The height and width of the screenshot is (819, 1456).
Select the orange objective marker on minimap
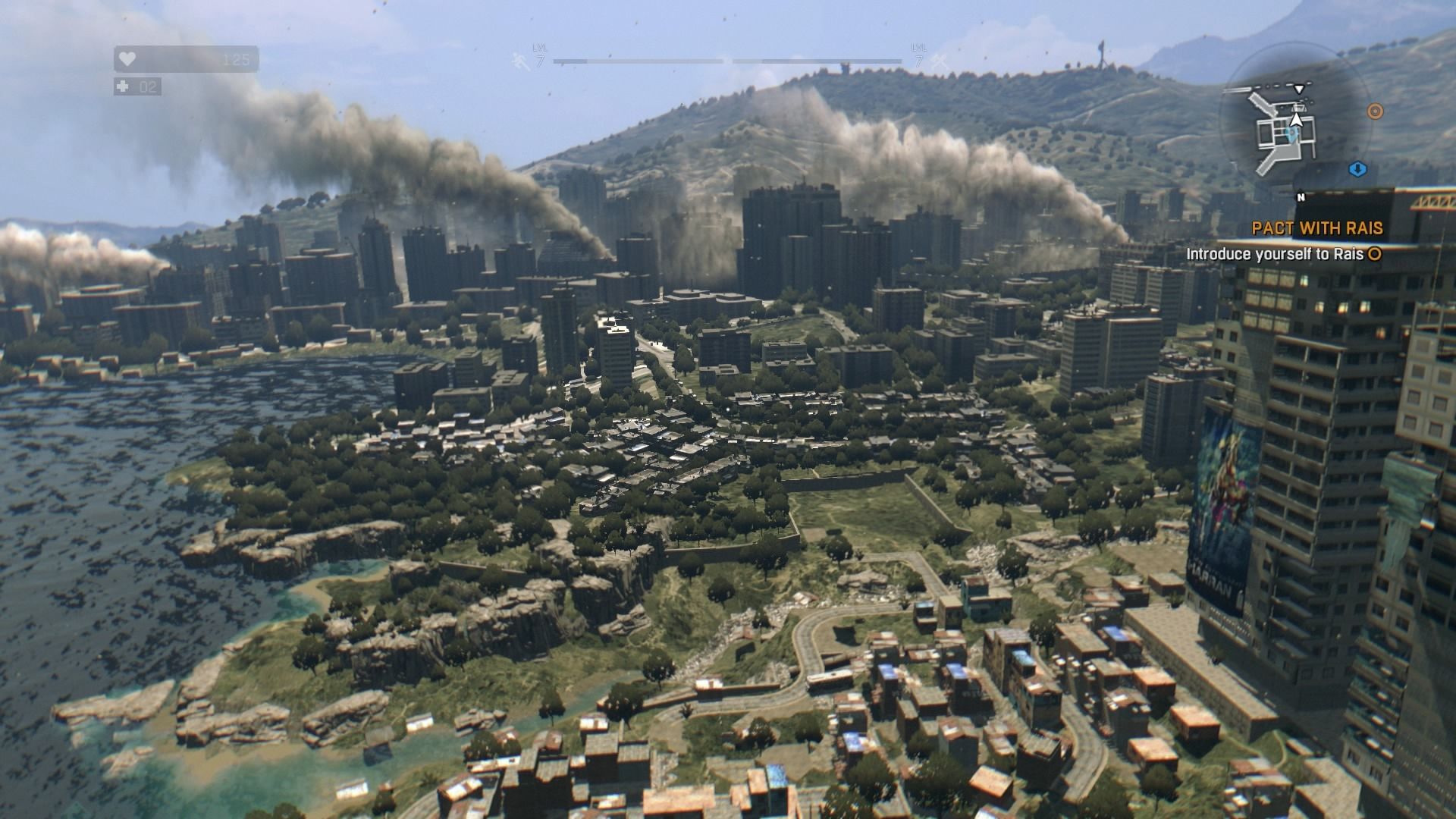coord(1375,111)
